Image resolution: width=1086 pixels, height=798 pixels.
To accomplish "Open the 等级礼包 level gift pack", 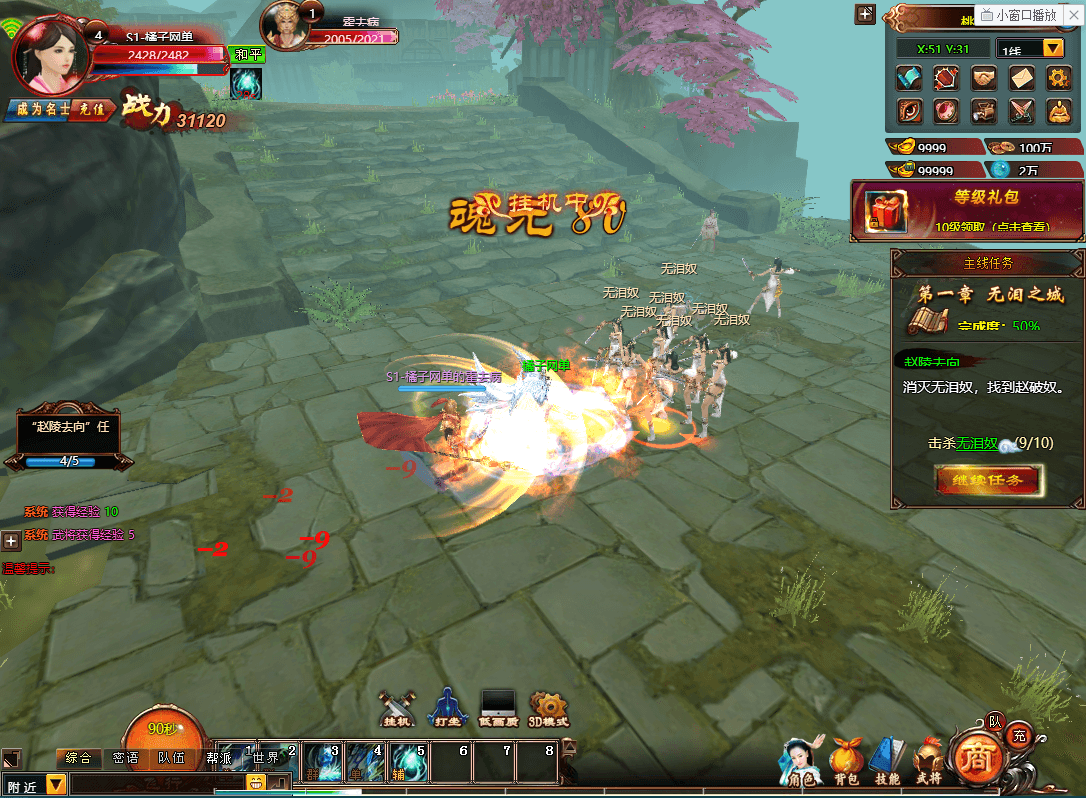I will click(967, 210).
